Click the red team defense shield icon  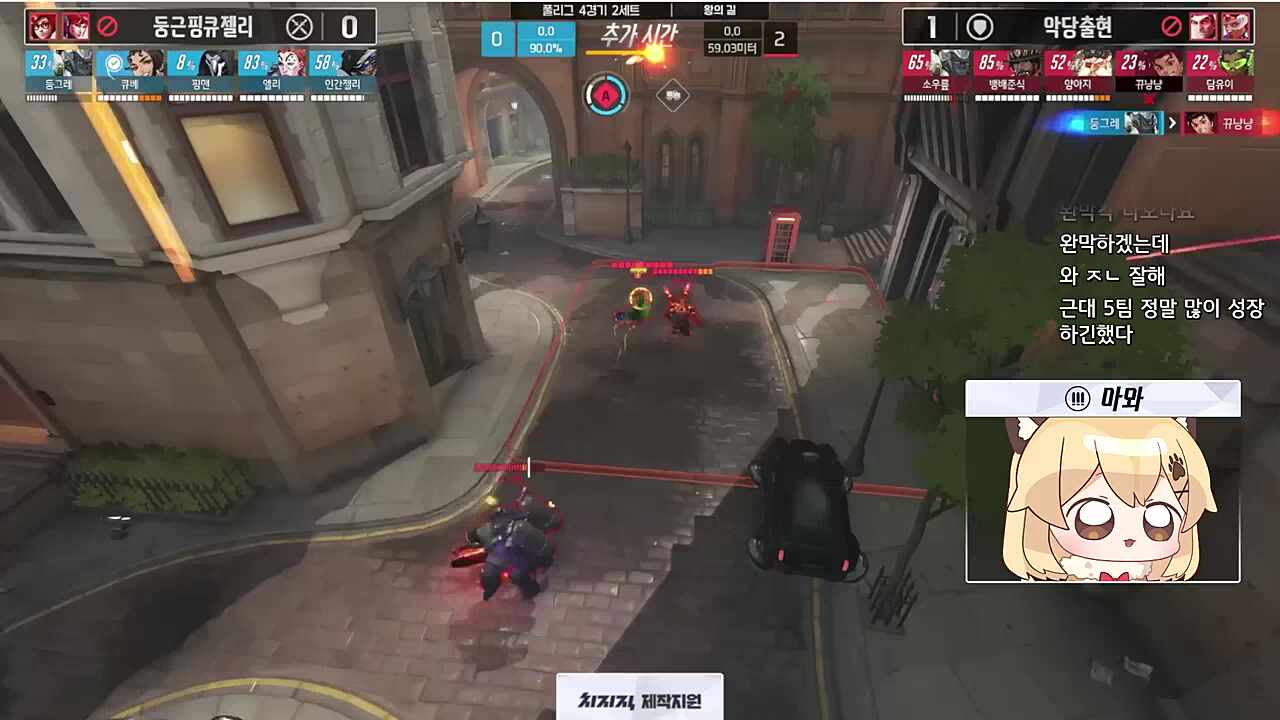(x=982, y=27)
